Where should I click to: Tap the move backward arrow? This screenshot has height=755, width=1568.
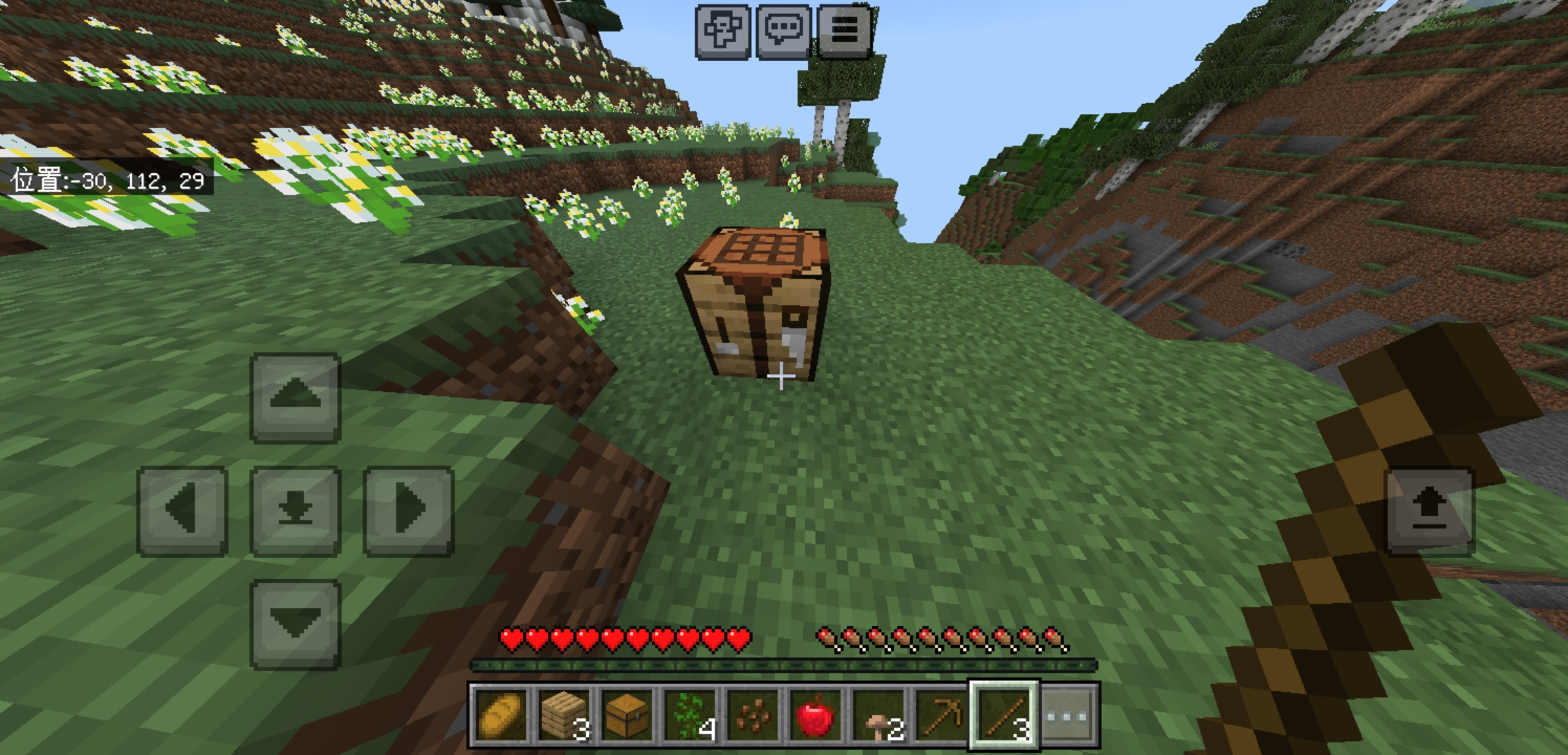point(296,624)
